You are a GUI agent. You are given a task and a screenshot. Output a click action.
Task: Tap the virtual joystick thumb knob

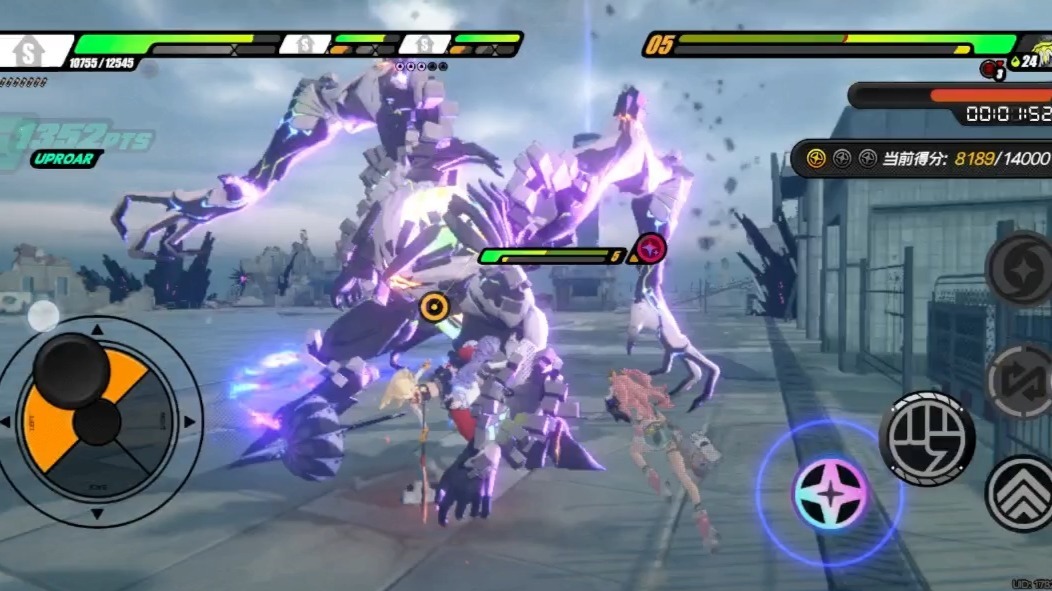[71, 371]
